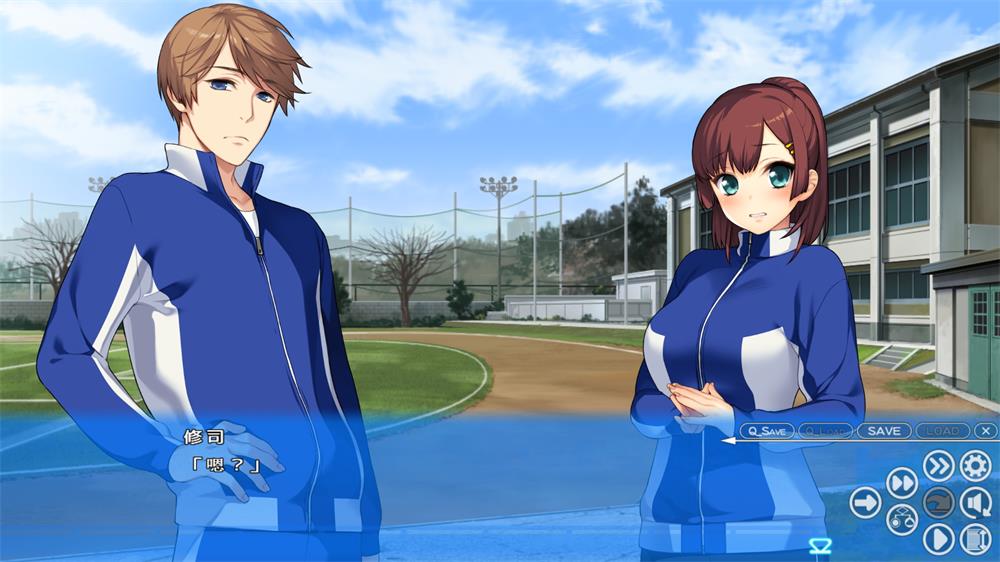Open settings with the gear icon
Image resolution: width=1000 pixels, height=562 pixels.
975,465
